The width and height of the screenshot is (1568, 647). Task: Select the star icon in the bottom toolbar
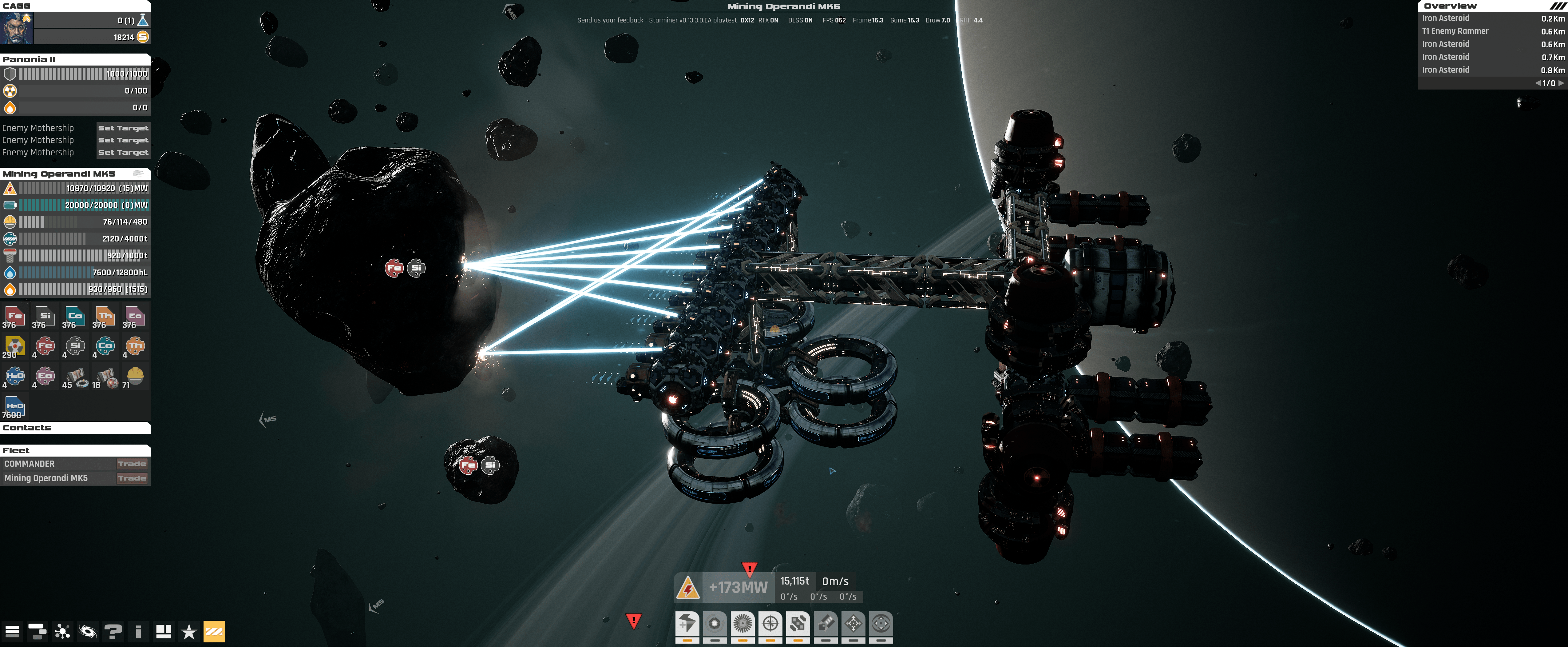(x=189, y=632)
